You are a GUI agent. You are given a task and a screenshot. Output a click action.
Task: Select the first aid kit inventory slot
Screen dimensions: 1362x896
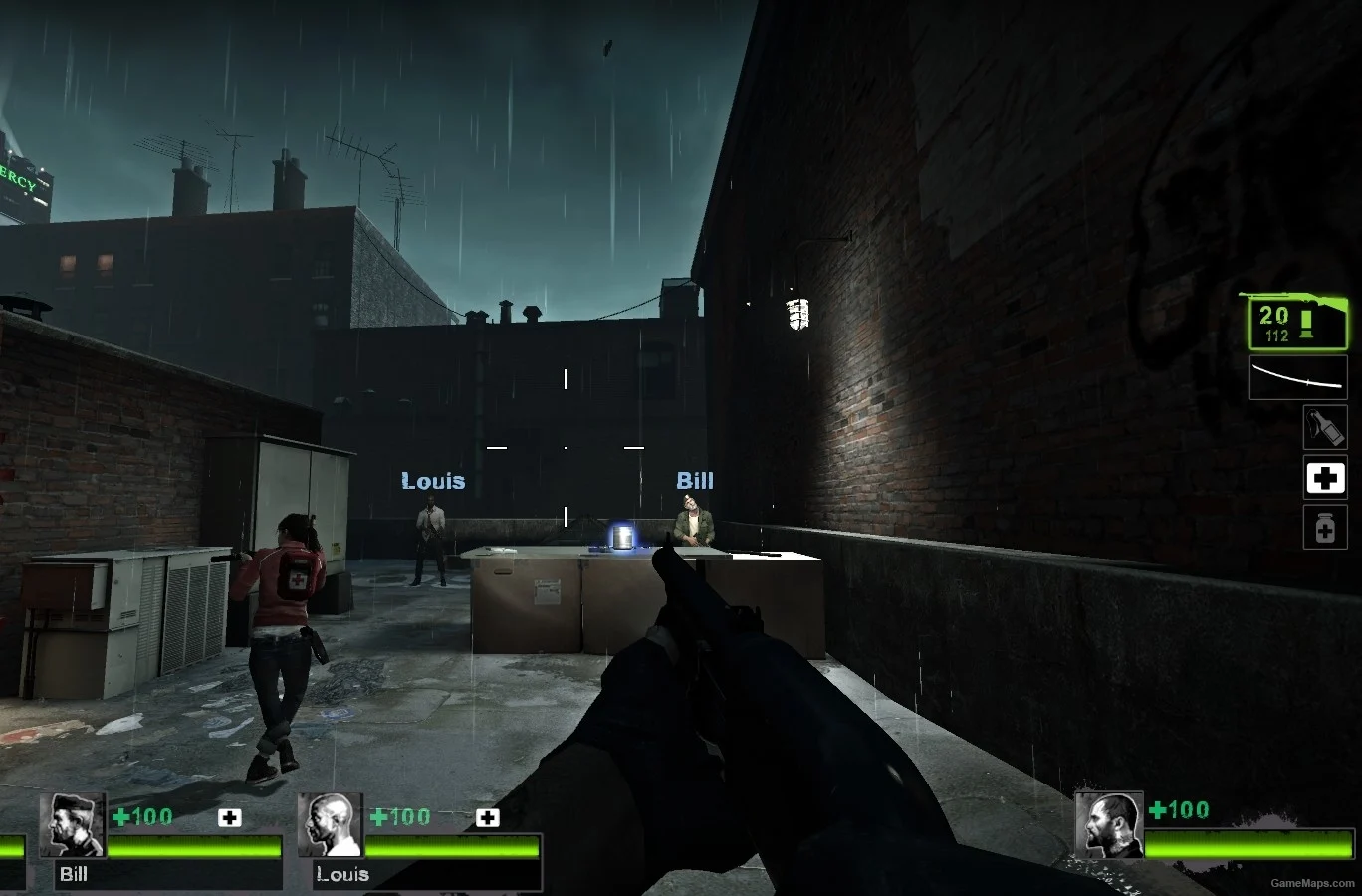coord(1324,478)
